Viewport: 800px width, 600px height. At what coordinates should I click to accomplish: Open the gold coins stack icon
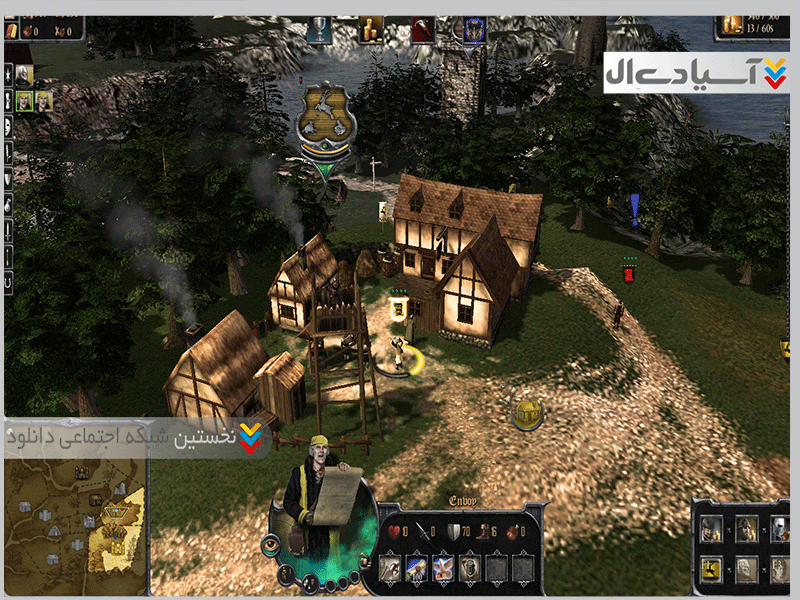point(372,28)
